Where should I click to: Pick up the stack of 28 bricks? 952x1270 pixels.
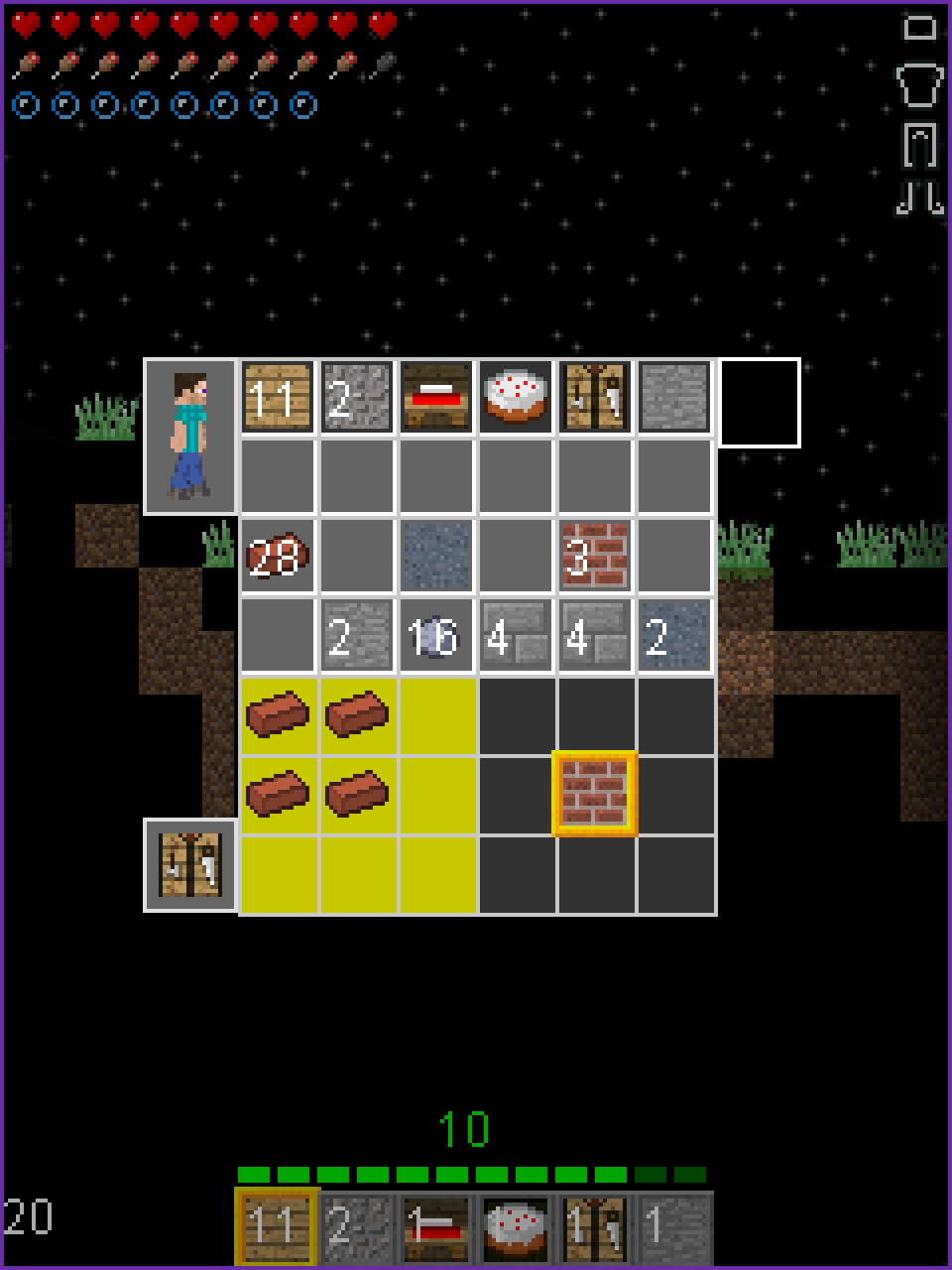point(278,557)
